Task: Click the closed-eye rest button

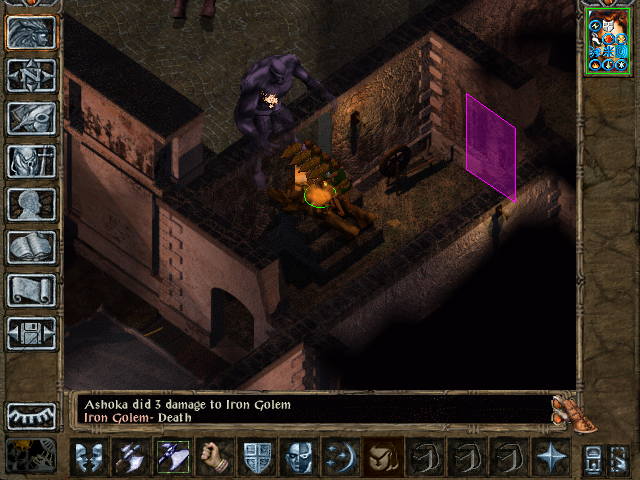Action: pos(32,415)
